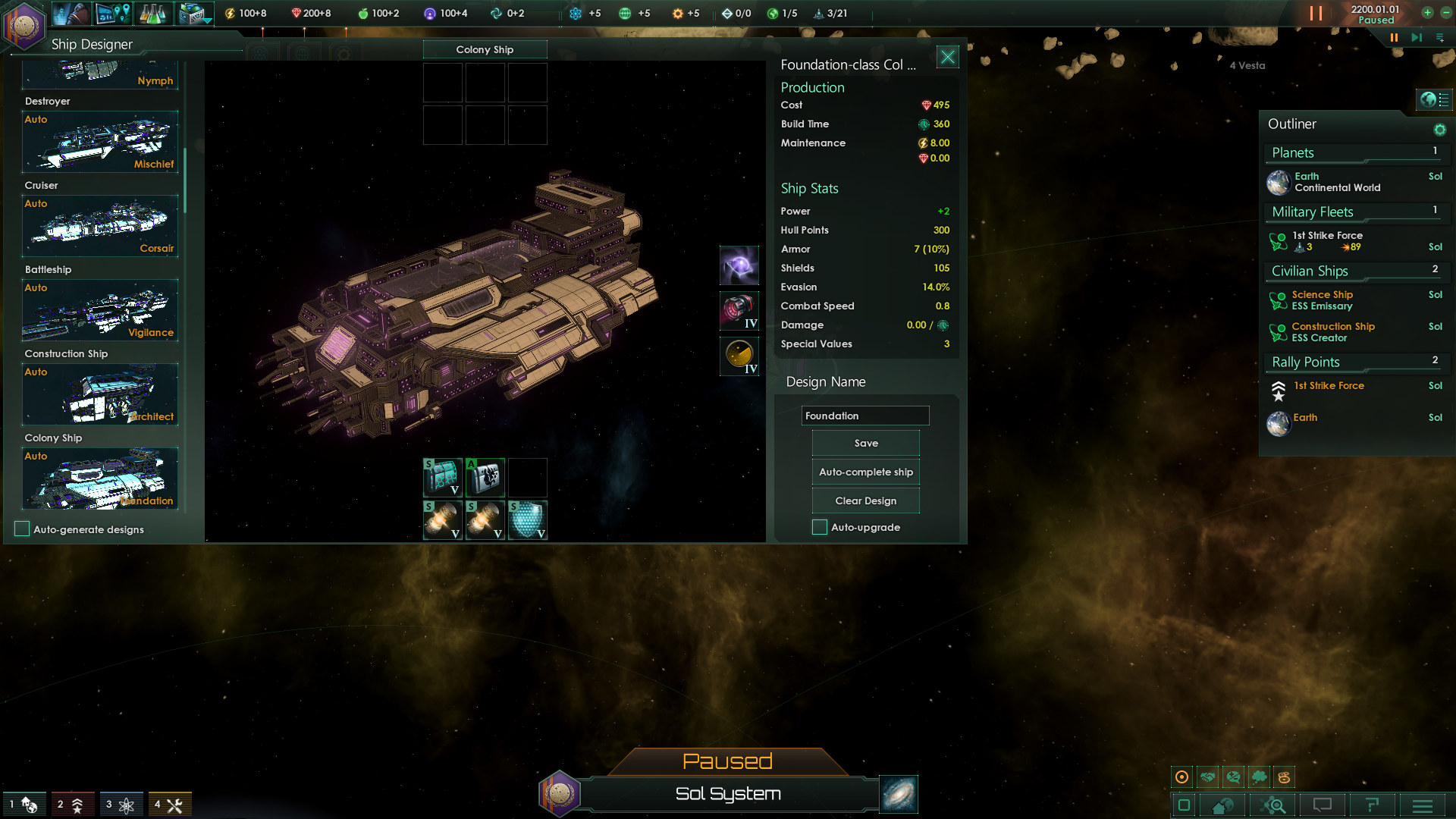Image resolution: width=1456 pixels, height=819 pixels.
Task: Clear the current ship design
Action: (865, 501)
